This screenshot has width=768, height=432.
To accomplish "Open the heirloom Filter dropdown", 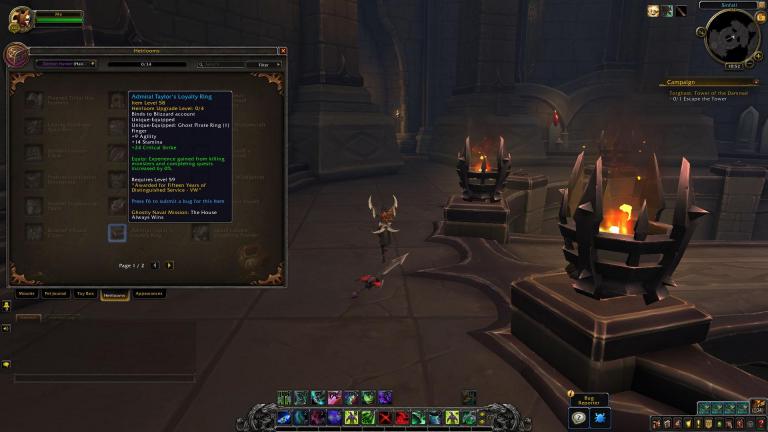I will point(265,64).
